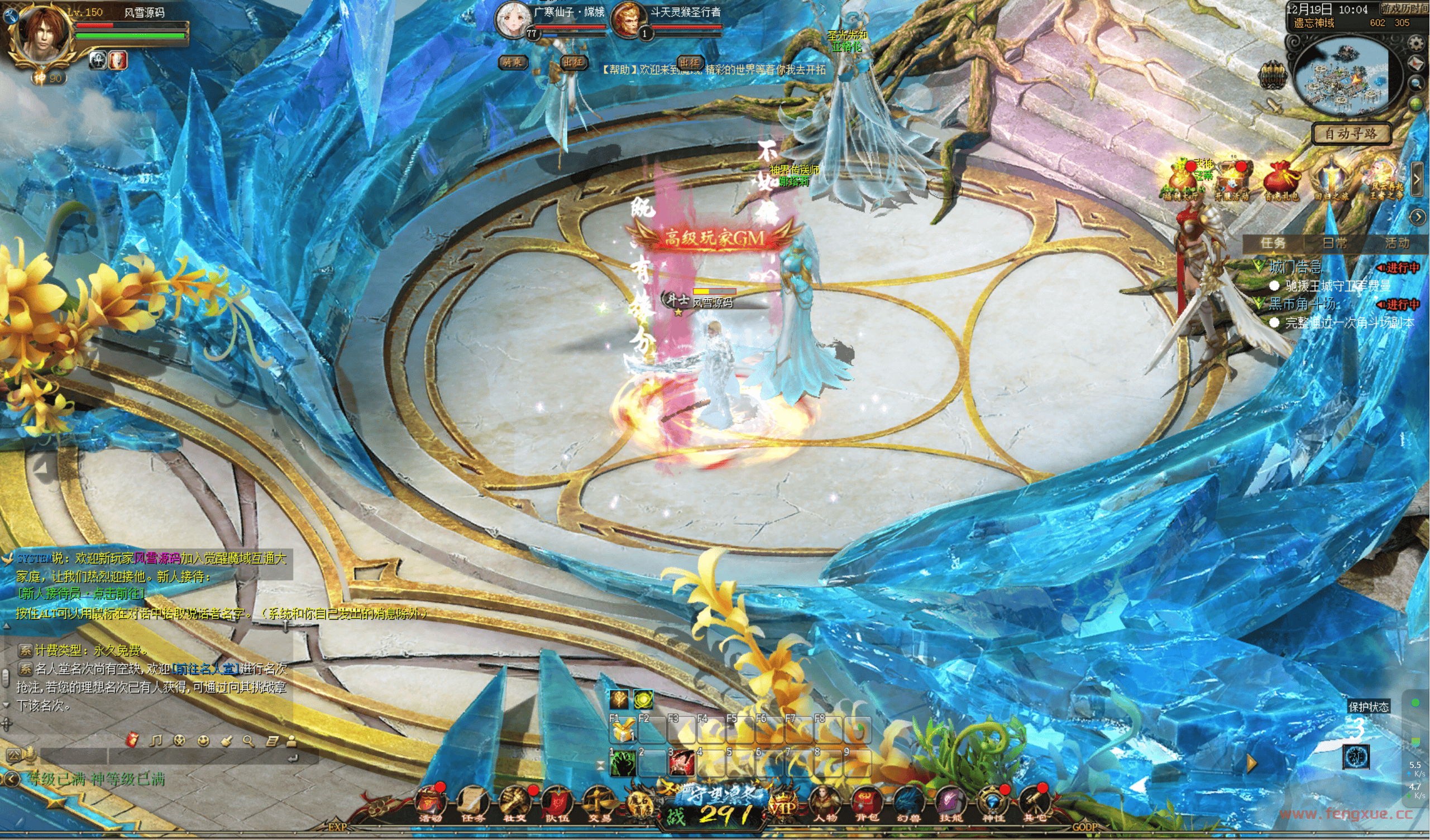Switch to the 活动 tab in quest tracker

pos(1396,243)
